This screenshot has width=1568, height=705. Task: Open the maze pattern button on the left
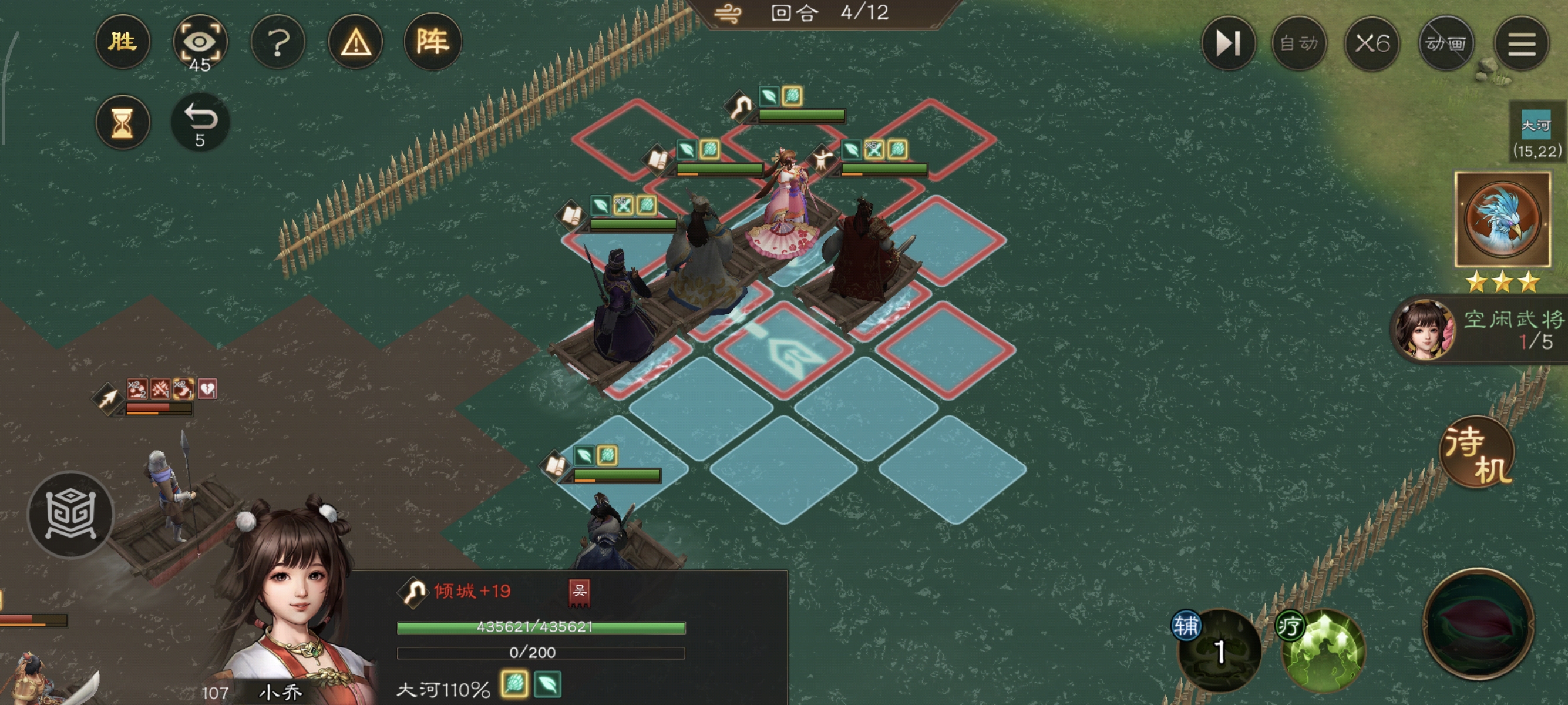coord(70,515)
